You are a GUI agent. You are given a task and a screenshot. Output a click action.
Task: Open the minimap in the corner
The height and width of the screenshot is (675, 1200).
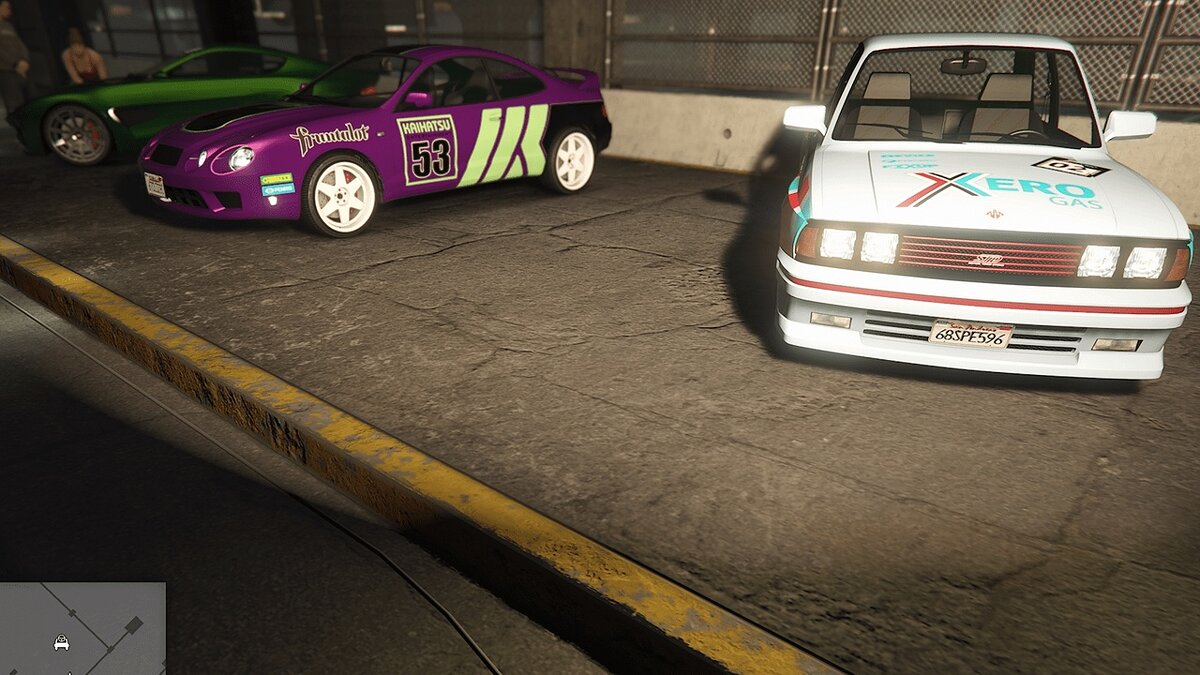(82, 628)
